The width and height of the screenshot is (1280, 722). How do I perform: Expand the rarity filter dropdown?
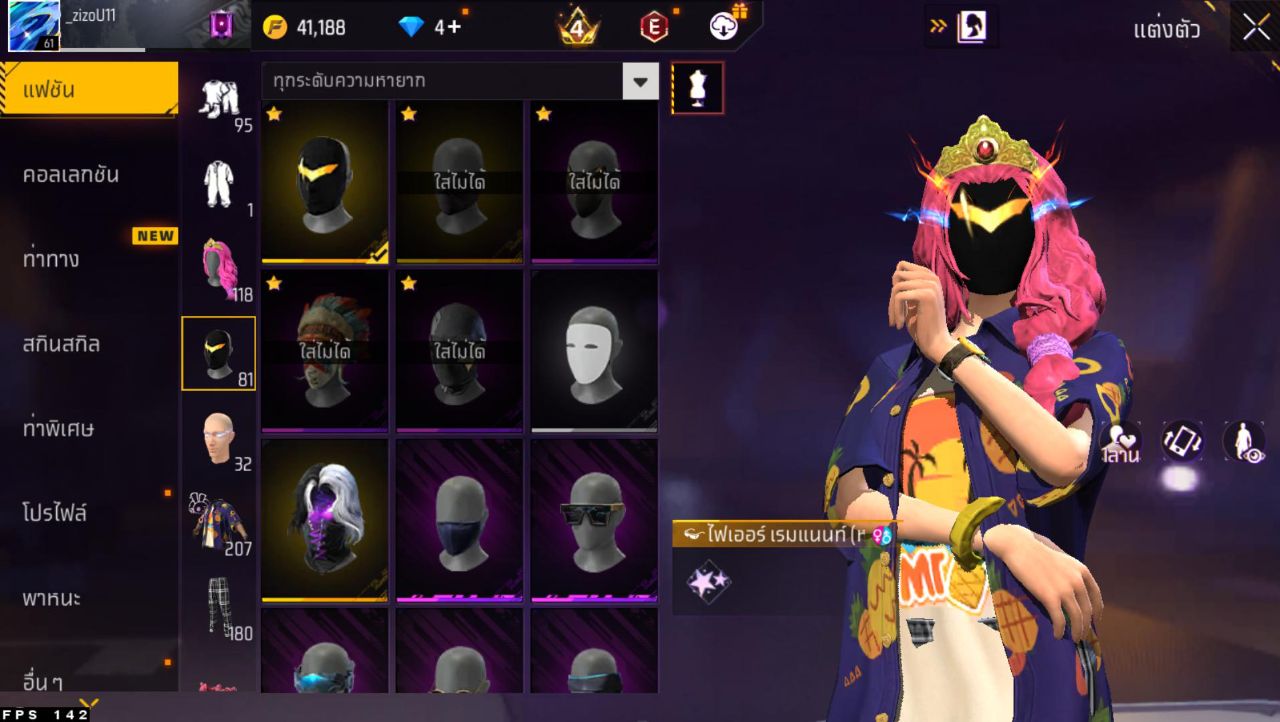(640, 81)
